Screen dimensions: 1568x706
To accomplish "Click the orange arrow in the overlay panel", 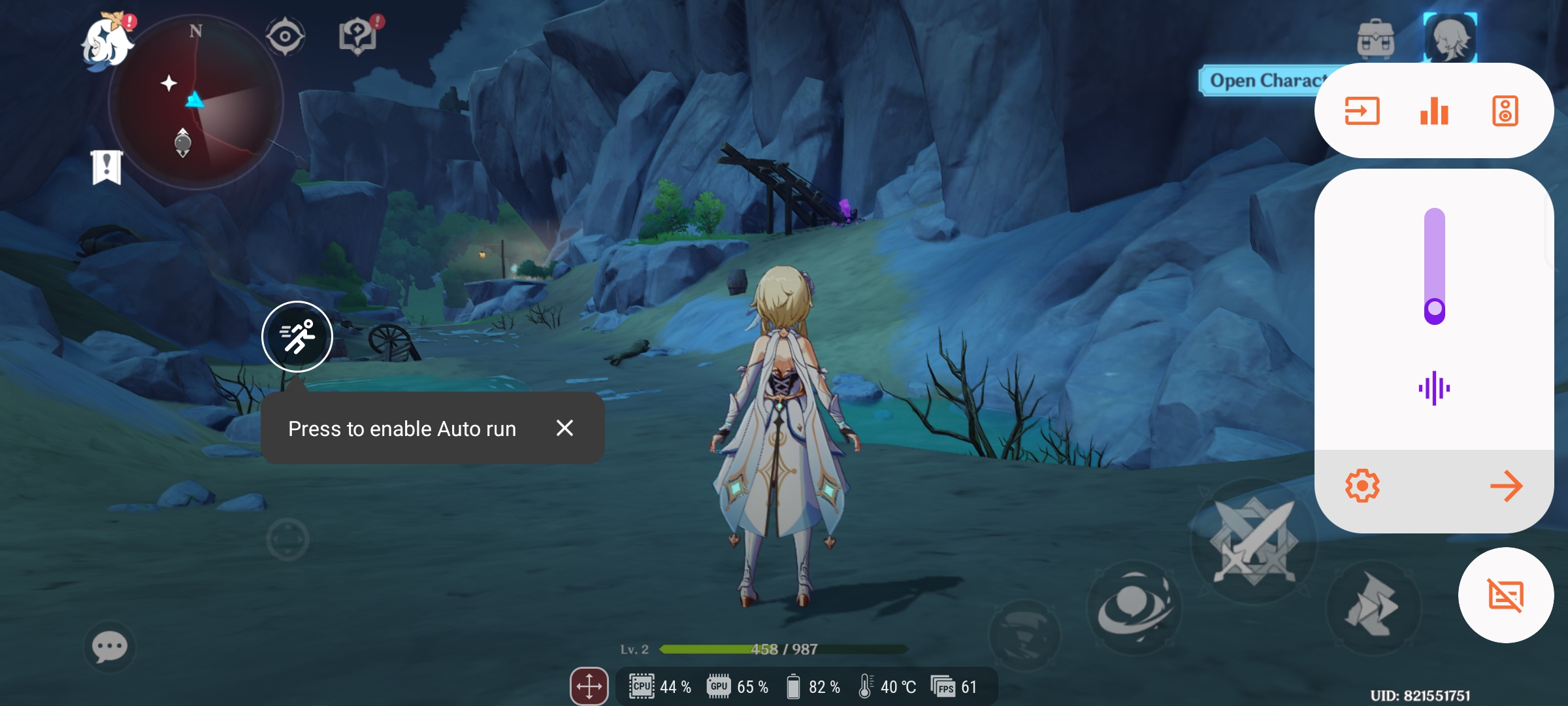I will [1506, 486].
